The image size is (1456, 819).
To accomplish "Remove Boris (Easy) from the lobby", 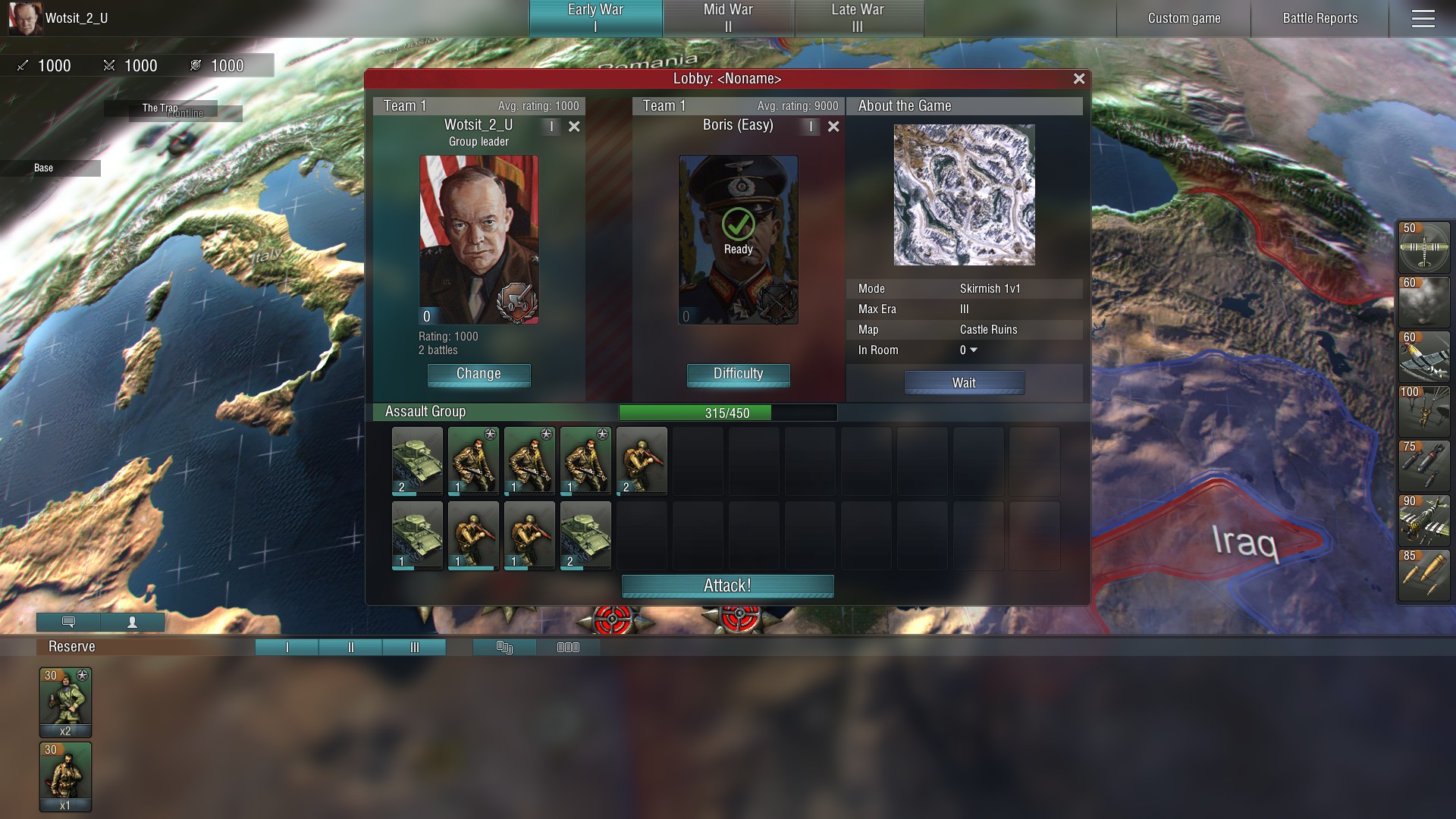I will pyautogui.click(x=833, y=127).
